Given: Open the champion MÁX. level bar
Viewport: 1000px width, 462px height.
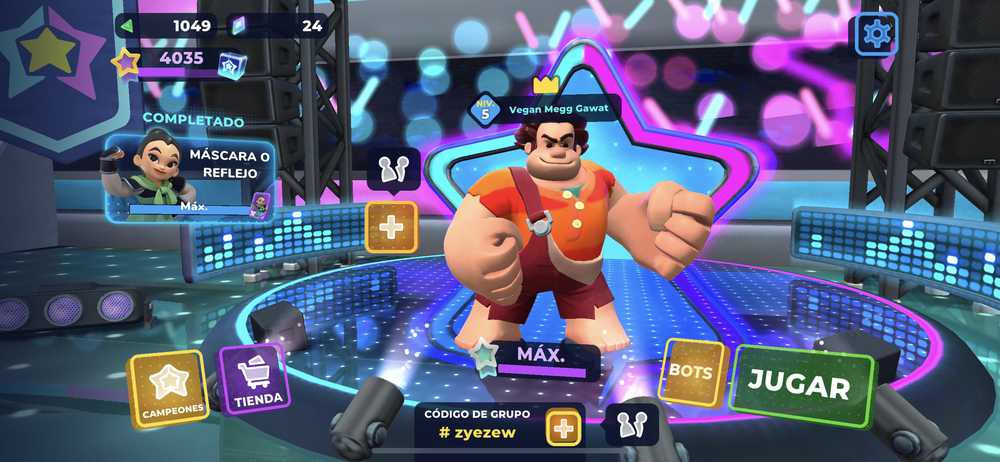Looking at the screenshot, I should coord(540,360).
